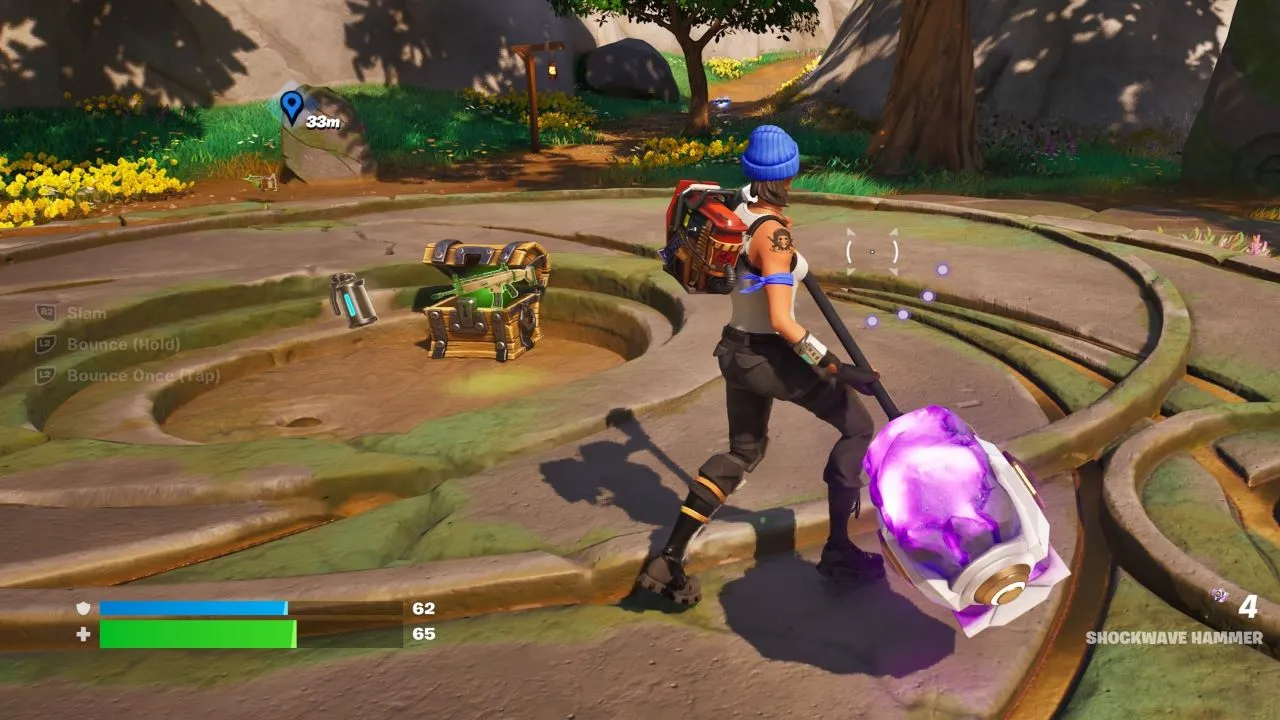Click the blue shield bar

click(x=195, y=608)
